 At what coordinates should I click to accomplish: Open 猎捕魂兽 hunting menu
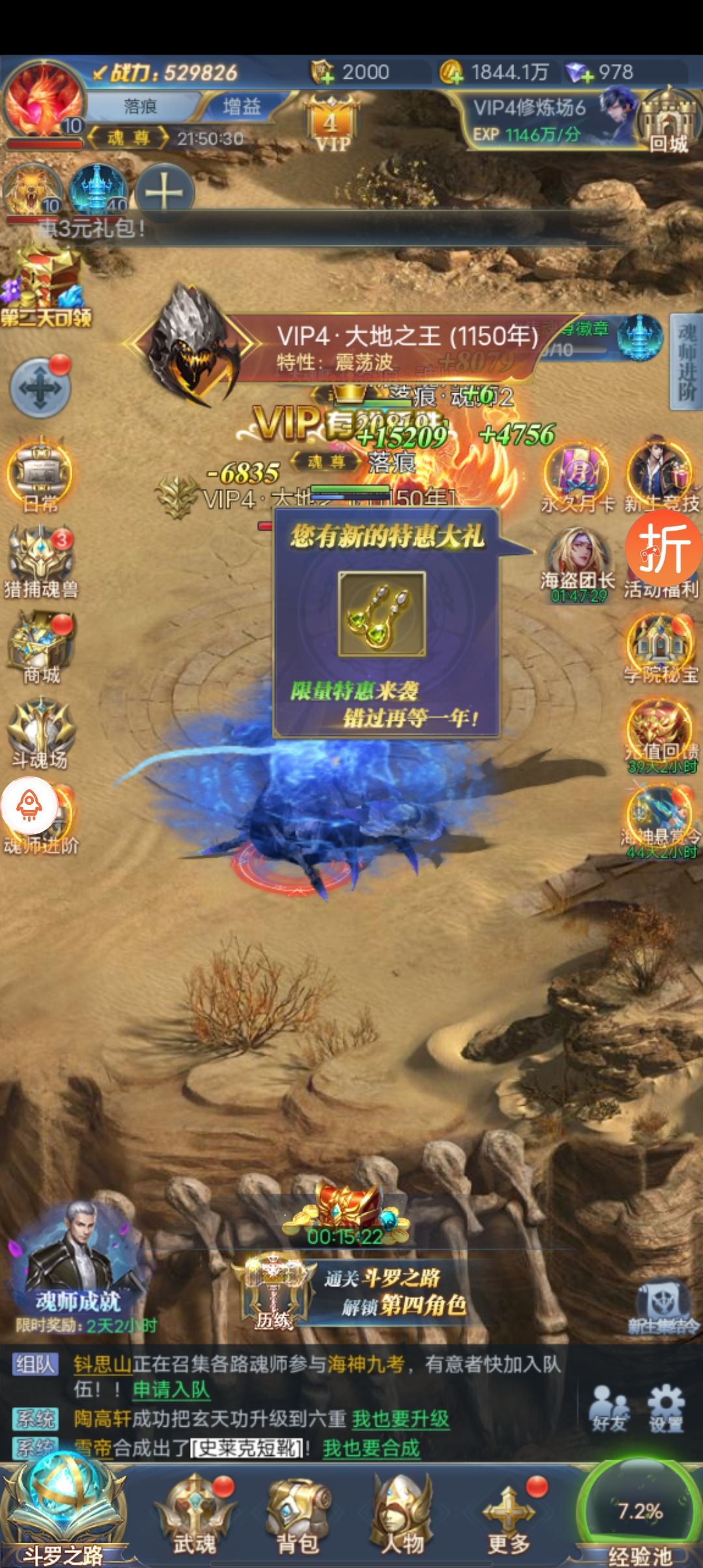[41, 564]
